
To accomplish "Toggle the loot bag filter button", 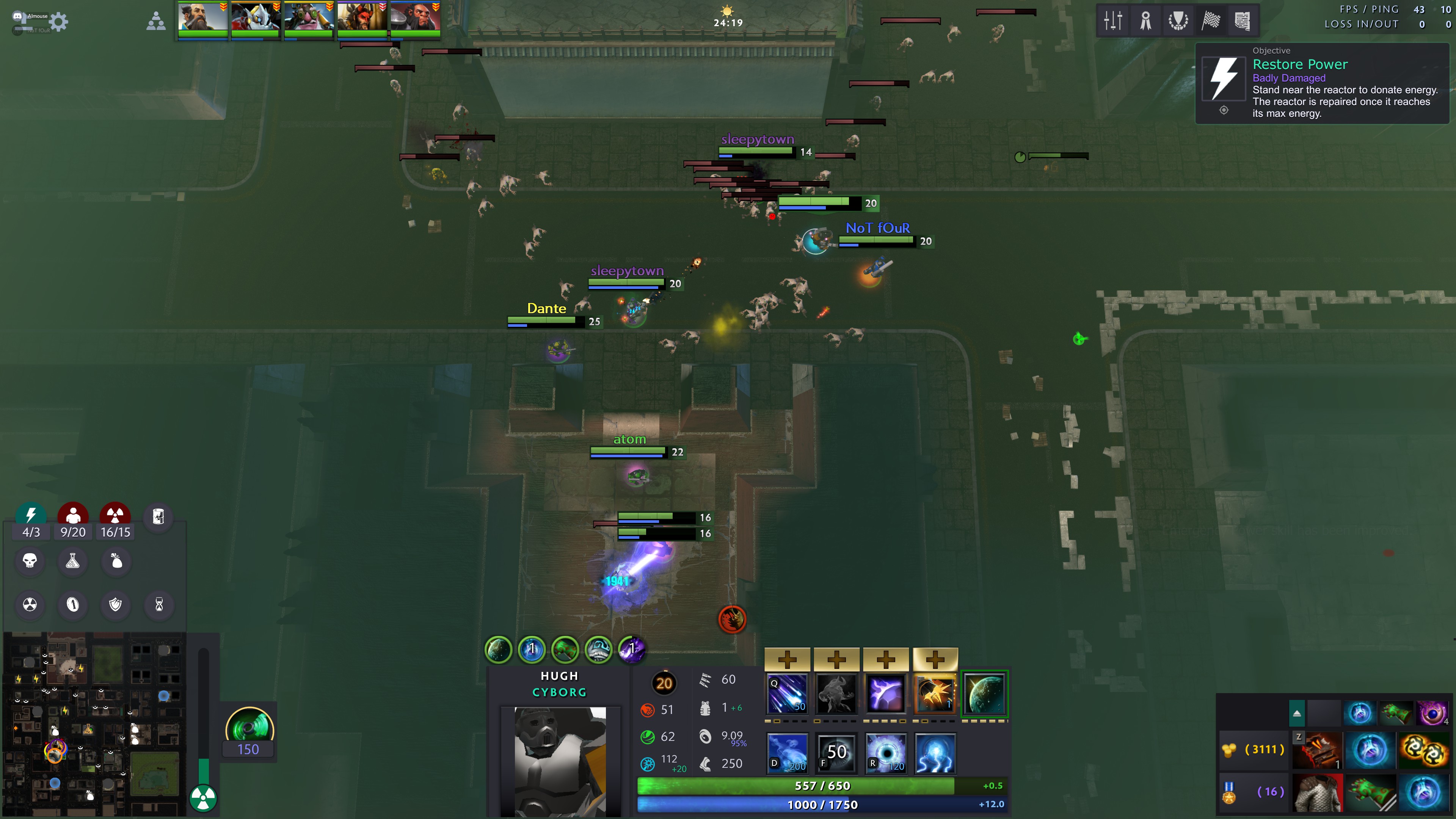I will click(x=116, y=561).
